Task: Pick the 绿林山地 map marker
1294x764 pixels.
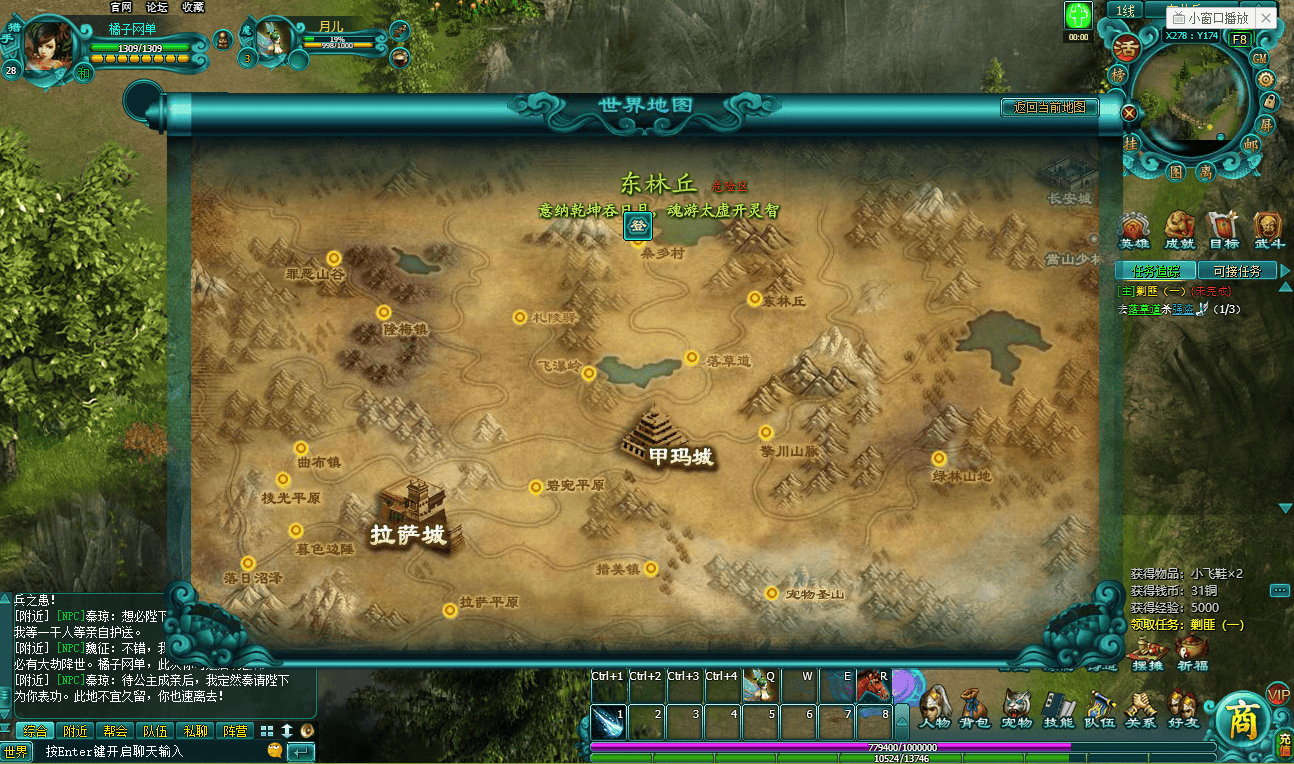Action: (938, 458)
